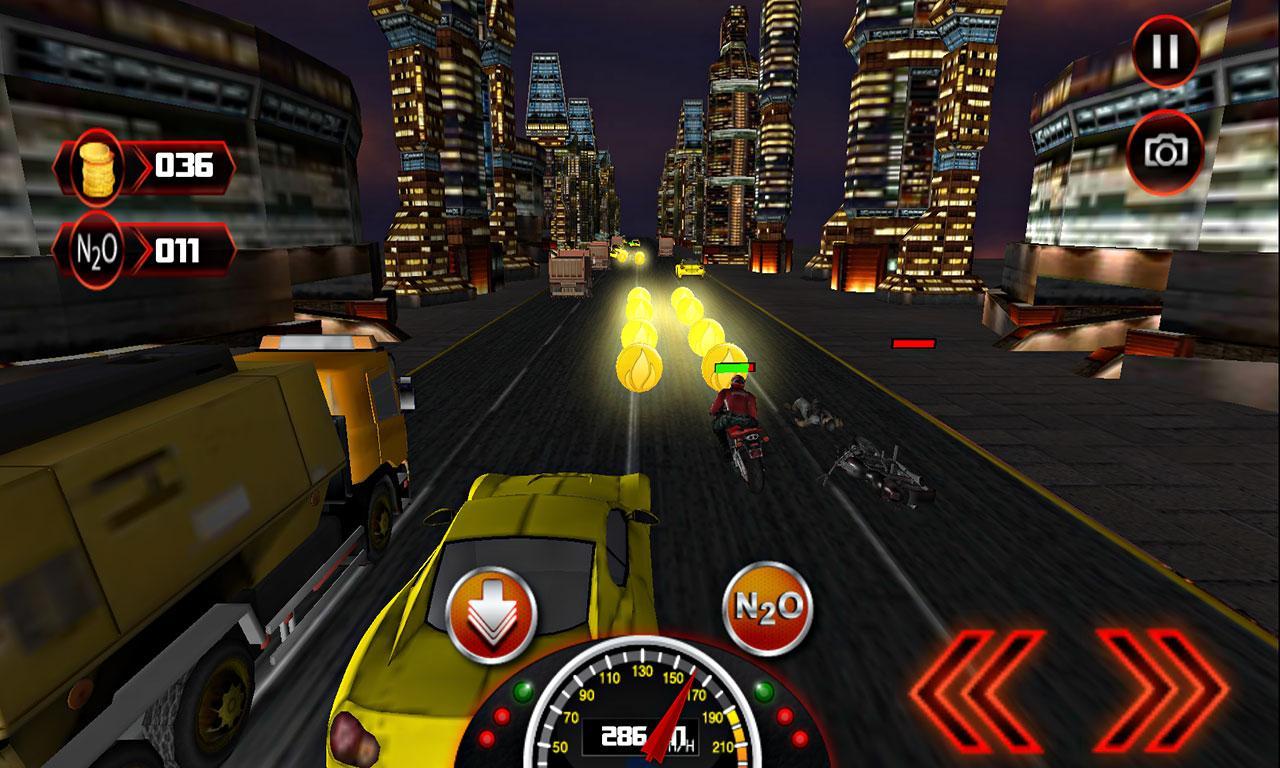This screenshot has width=1280, height=768.
Task: Toggle the left green indicator light on the dashboard
Action: pos(522,691)
